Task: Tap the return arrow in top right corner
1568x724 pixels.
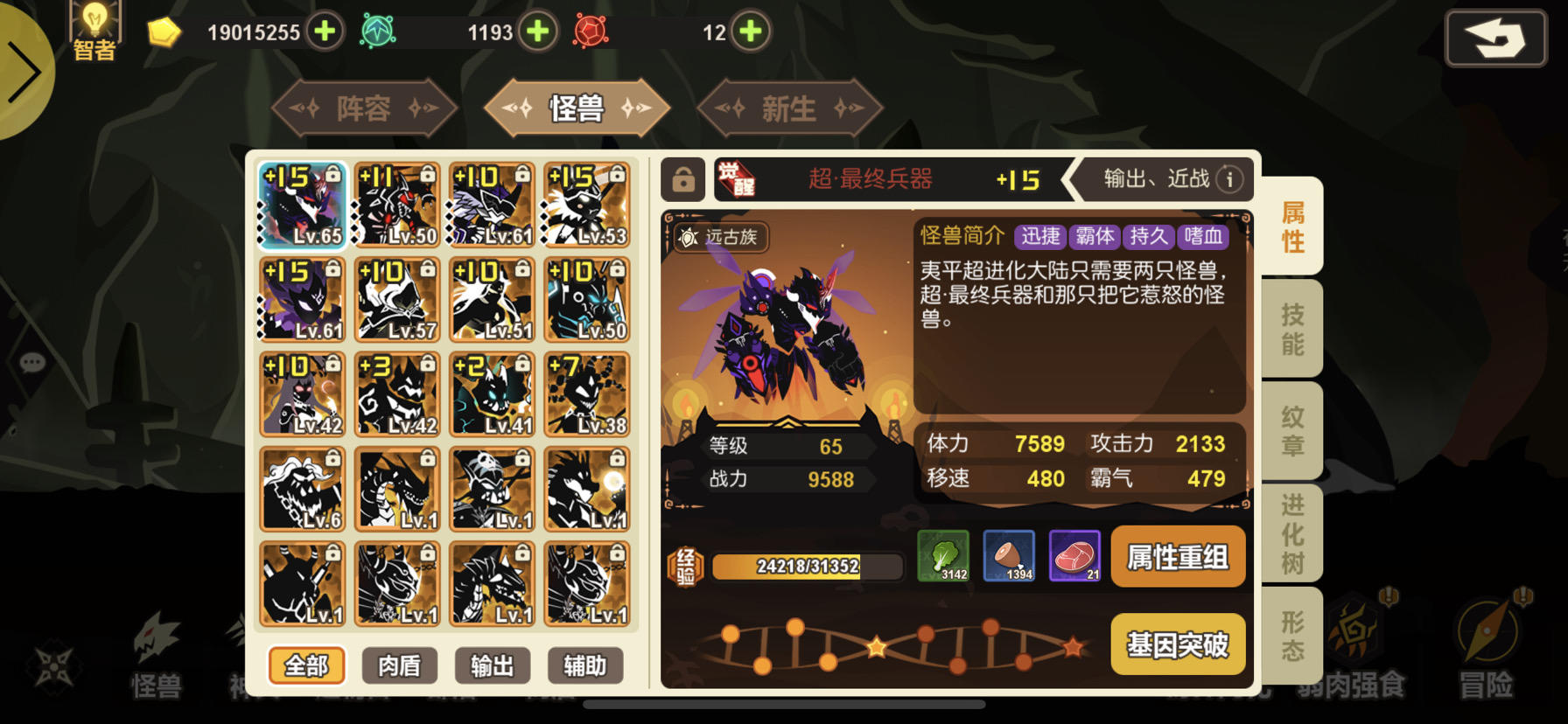Action: point(1495,39)
